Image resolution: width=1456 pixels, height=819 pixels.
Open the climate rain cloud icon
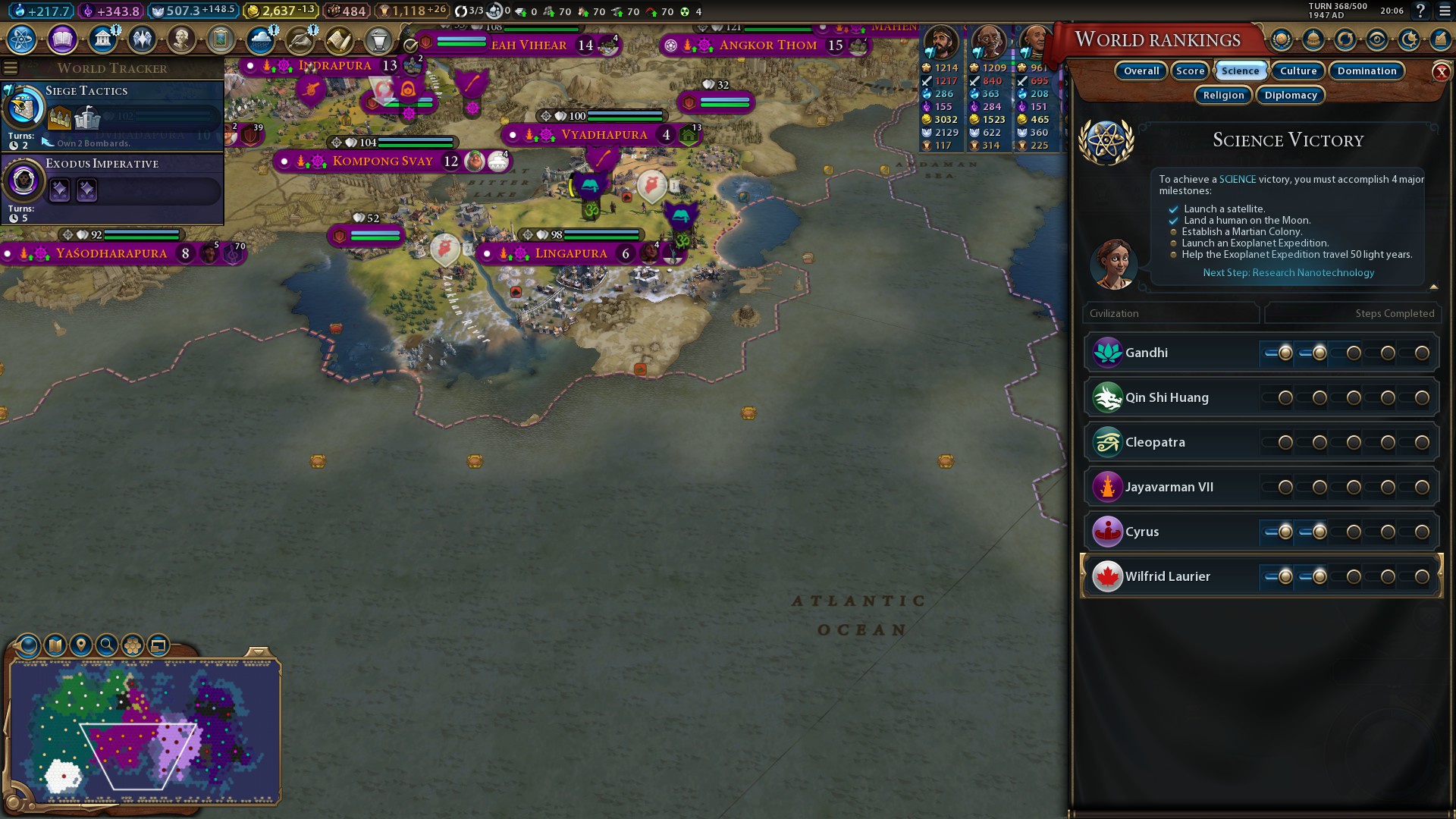pyautogui.click(x=260, y=39)
